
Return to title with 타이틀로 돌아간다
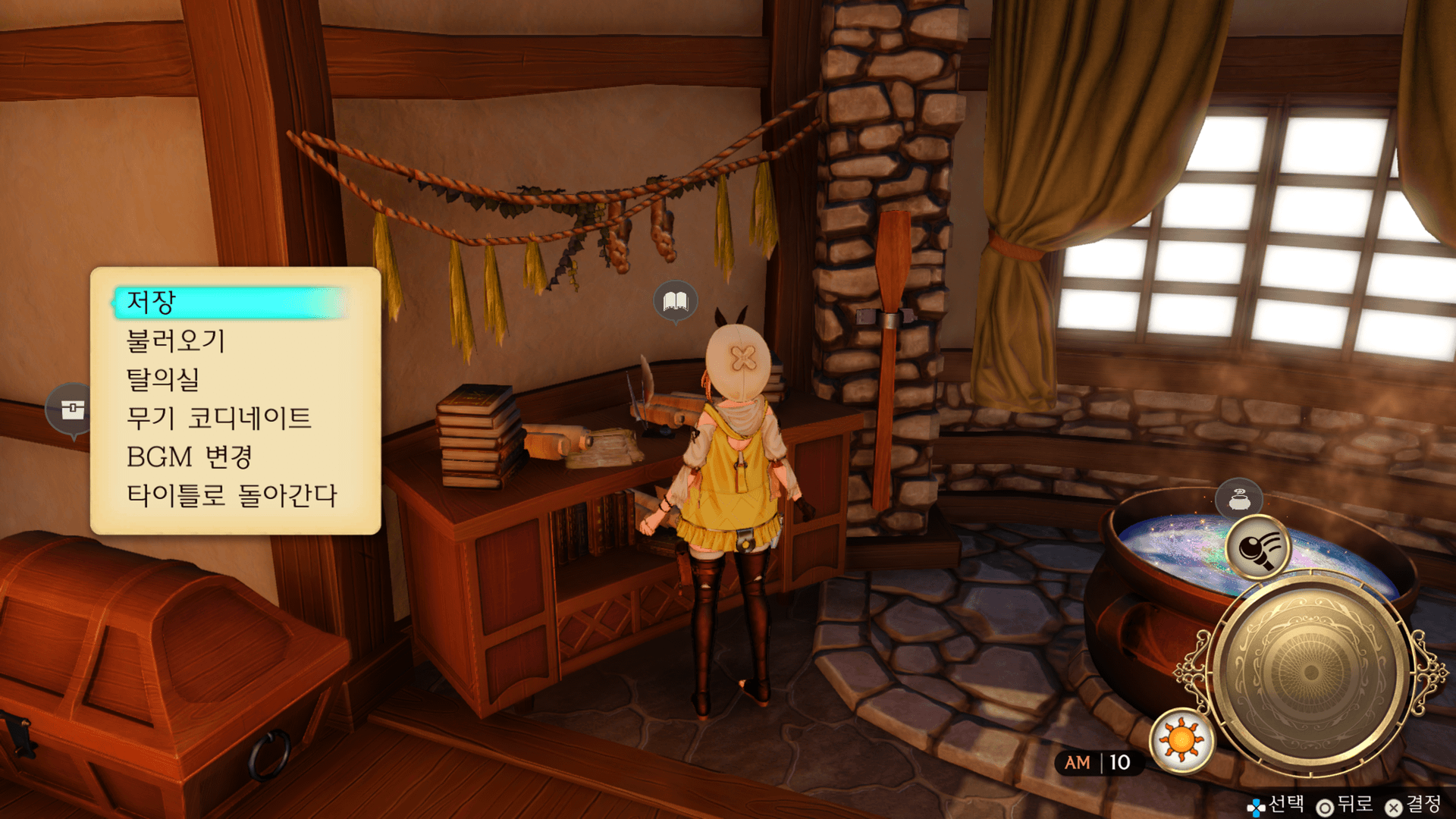point(232,495)
